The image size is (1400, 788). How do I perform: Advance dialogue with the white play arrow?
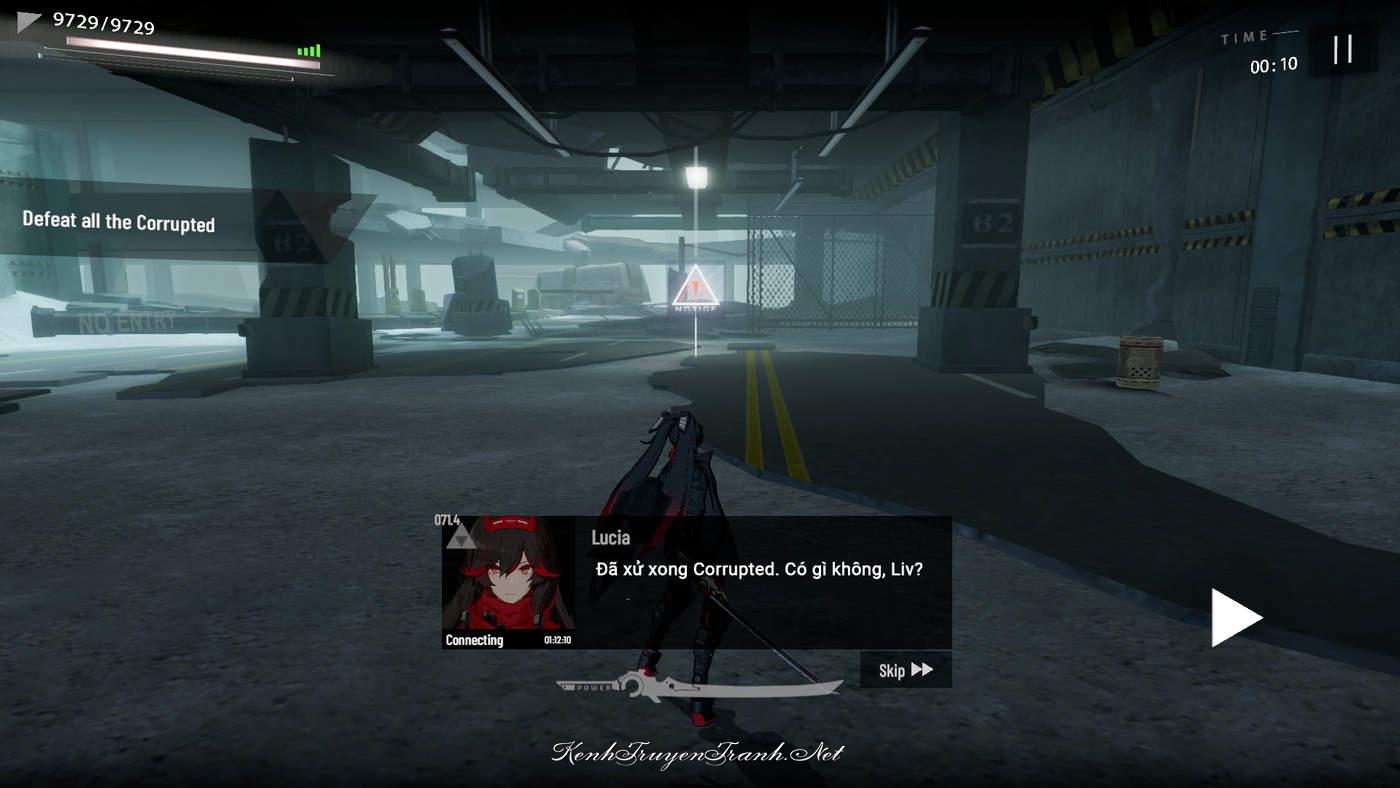click(x=1235, y=617)
